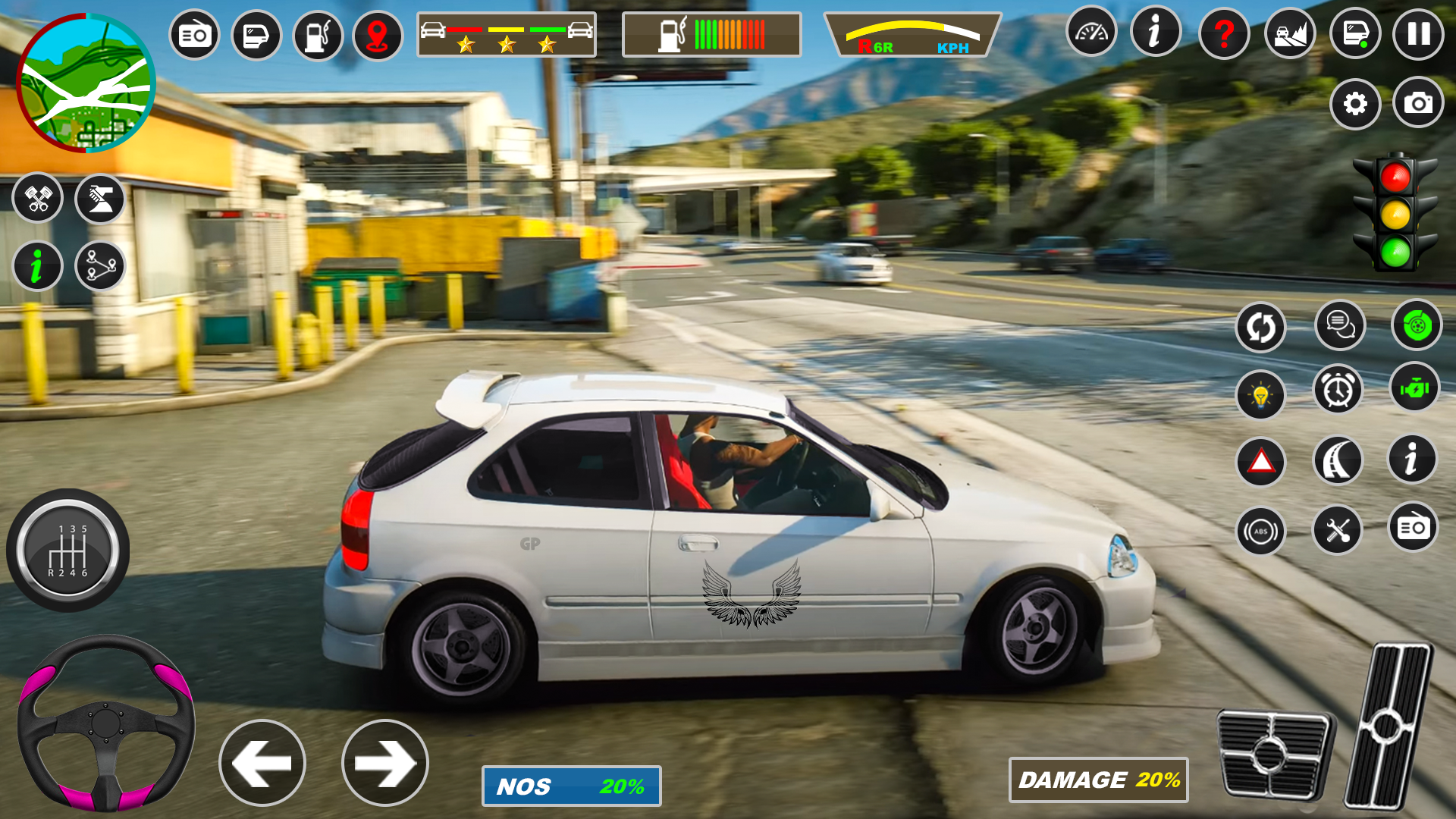Release the green handbrake disc toggle
Screen dimensions: 1456x819
pos(1417,326)
